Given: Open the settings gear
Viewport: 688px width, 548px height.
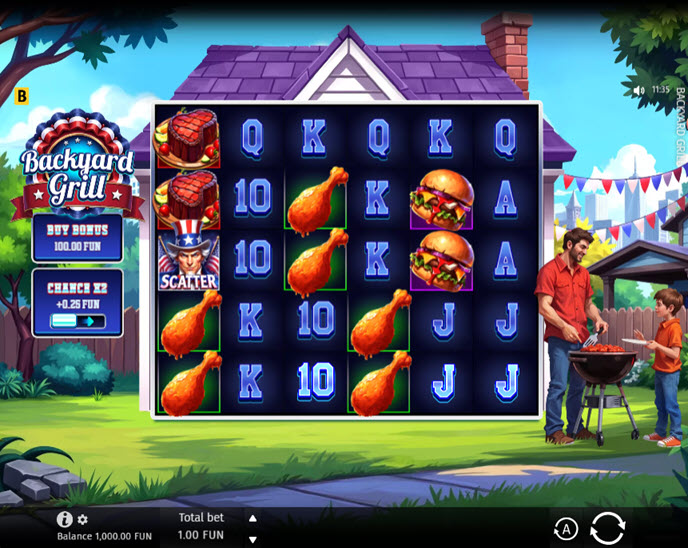Looking at the screenshot, I should click(x=83, y=520).
